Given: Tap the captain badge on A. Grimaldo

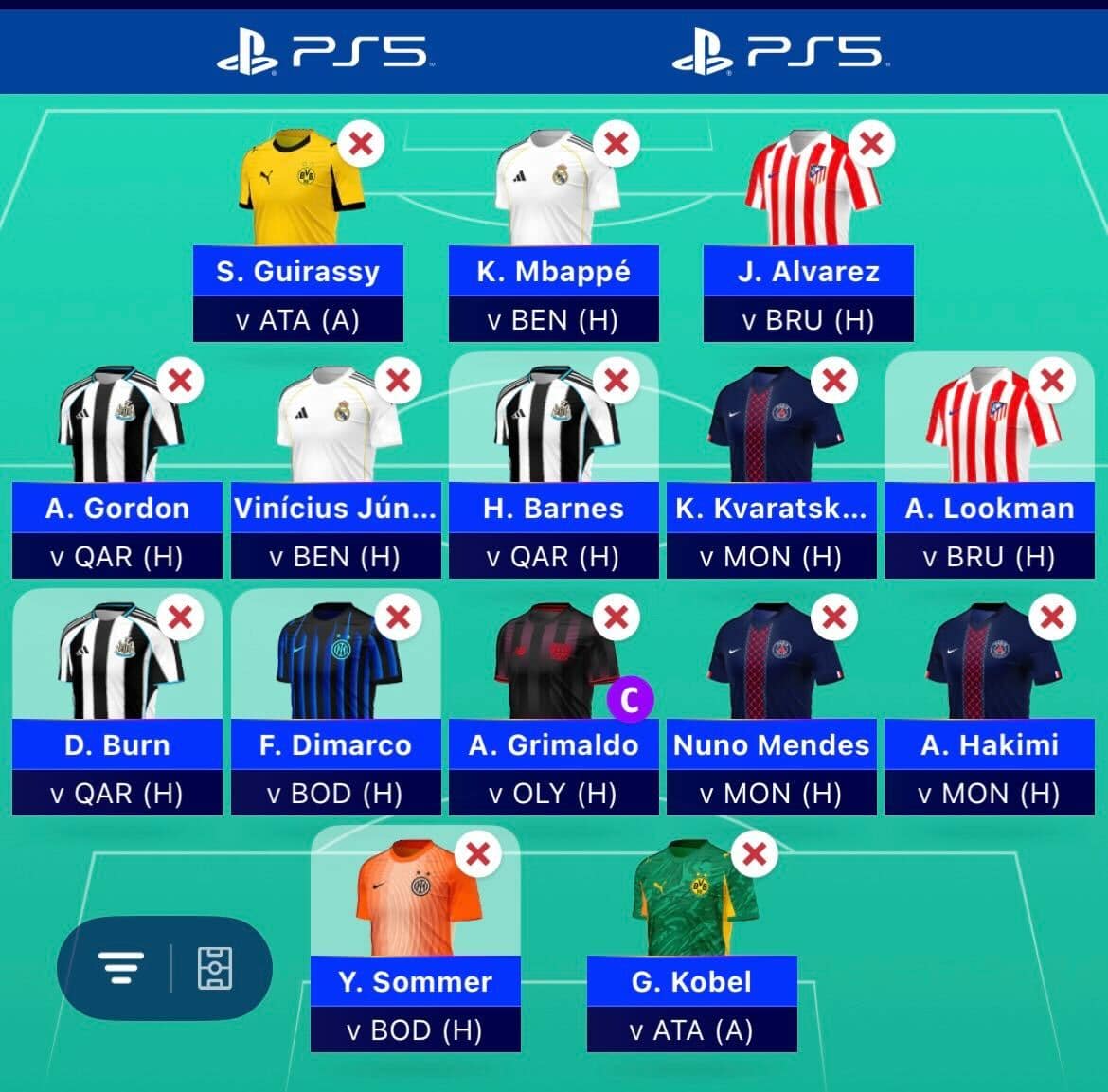Looking at the screenshot, I should (x=630, y=701).
